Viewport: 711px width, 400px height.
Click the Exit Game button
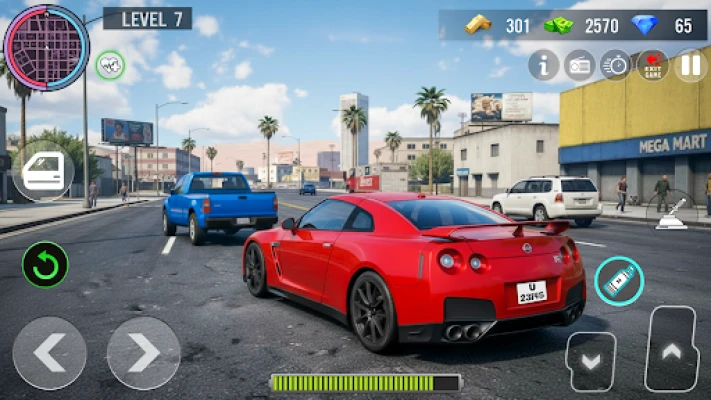652,65
